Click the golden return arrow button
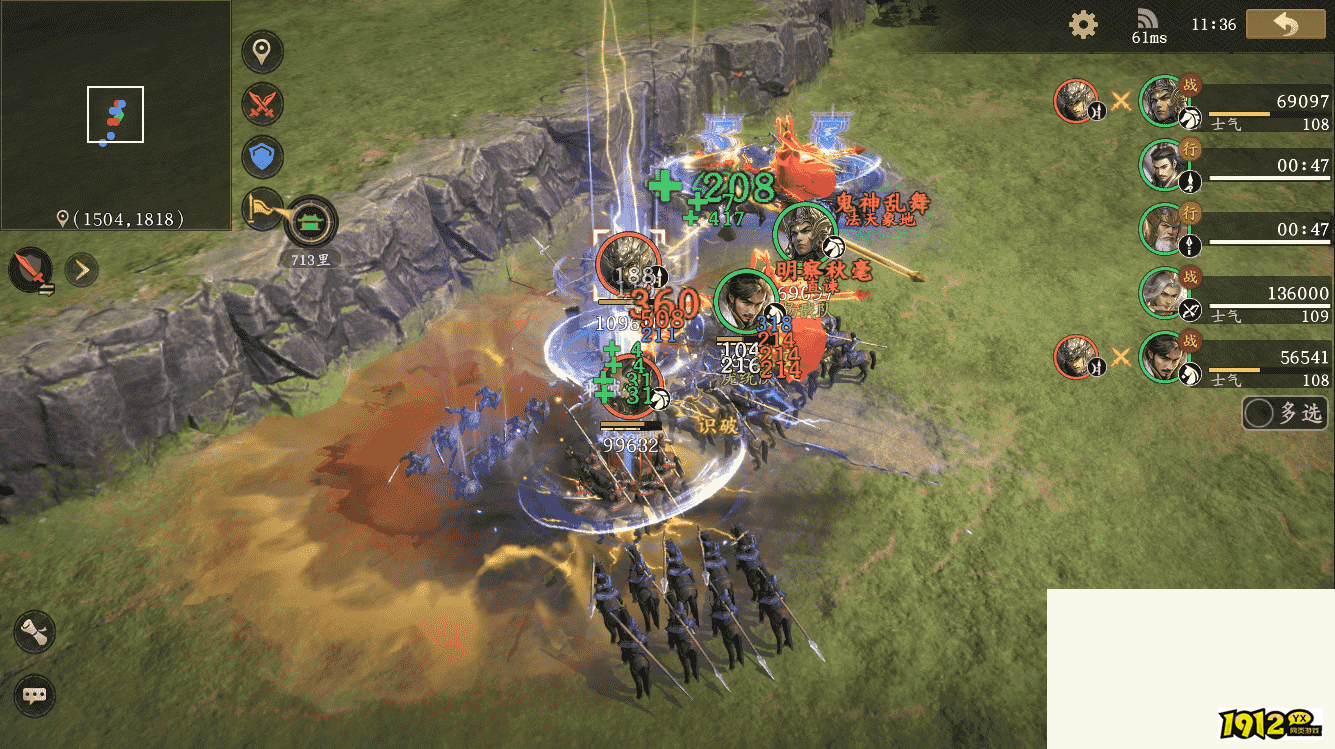This screenshot has height=749, width=1335. [x=1285, y=25]
